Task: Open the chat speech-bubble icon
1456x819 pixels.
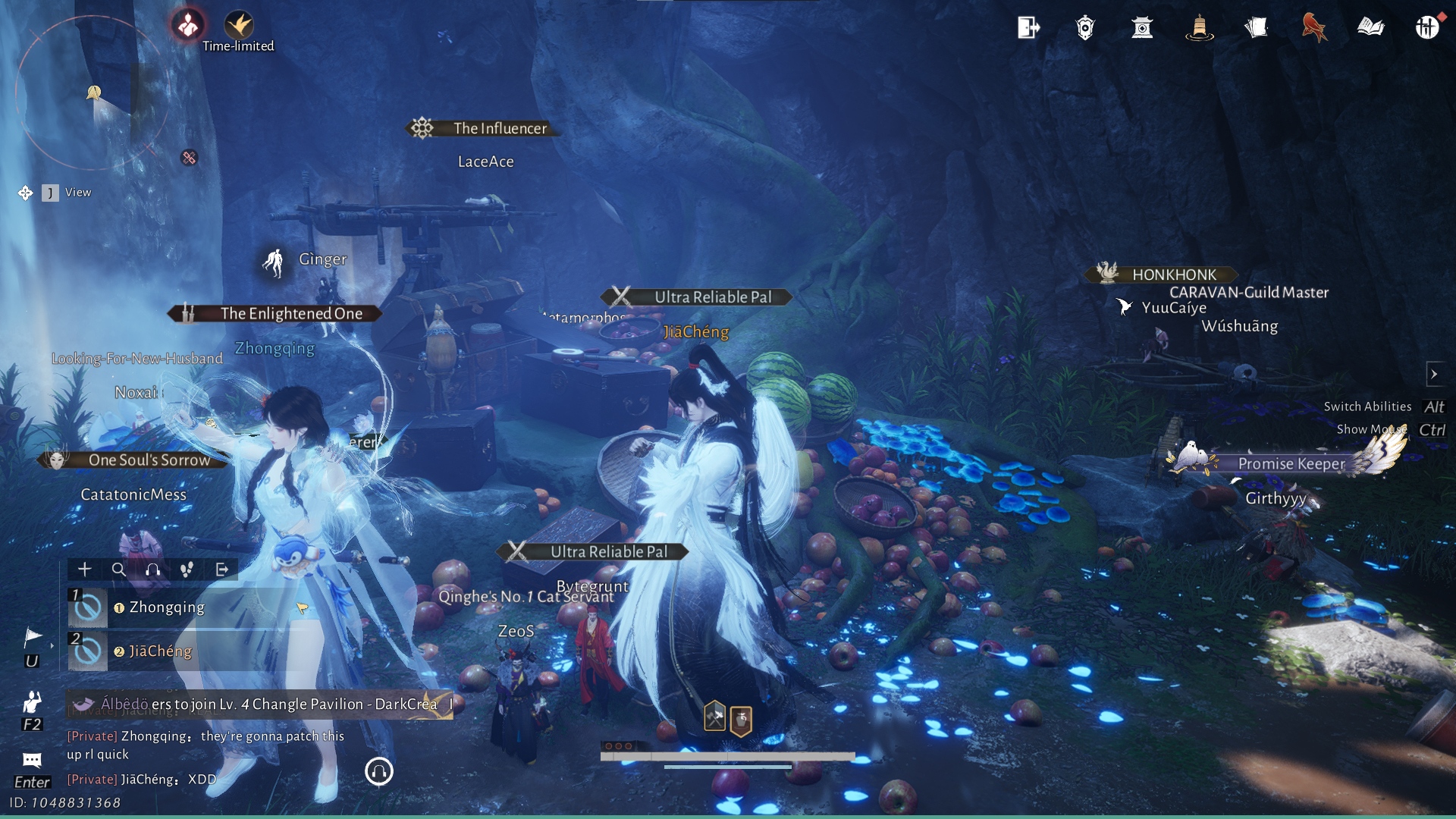Action: point(32,760)
